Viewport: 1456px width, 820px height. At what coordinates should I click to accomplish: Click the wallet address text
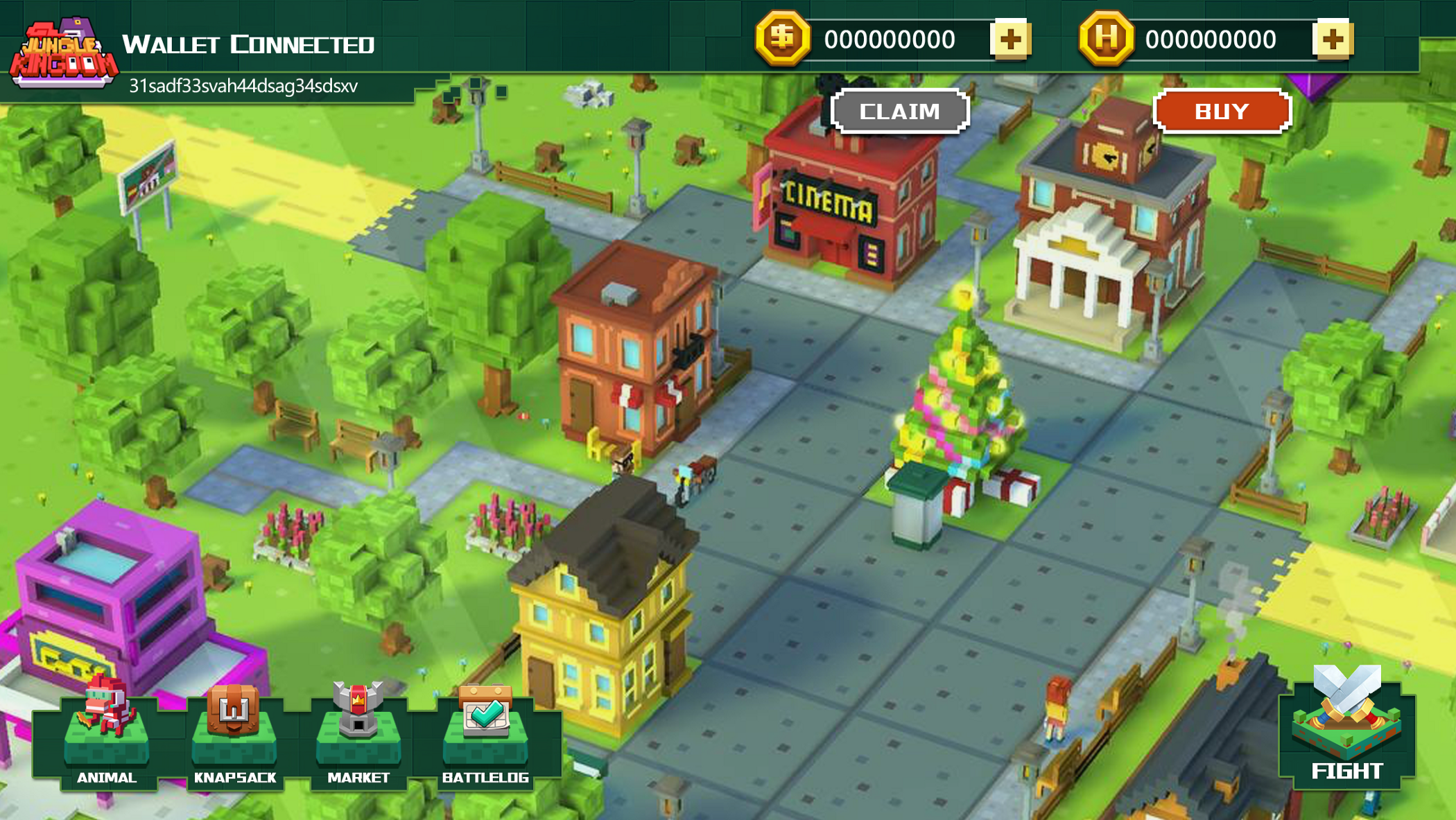tap(243, 86)
